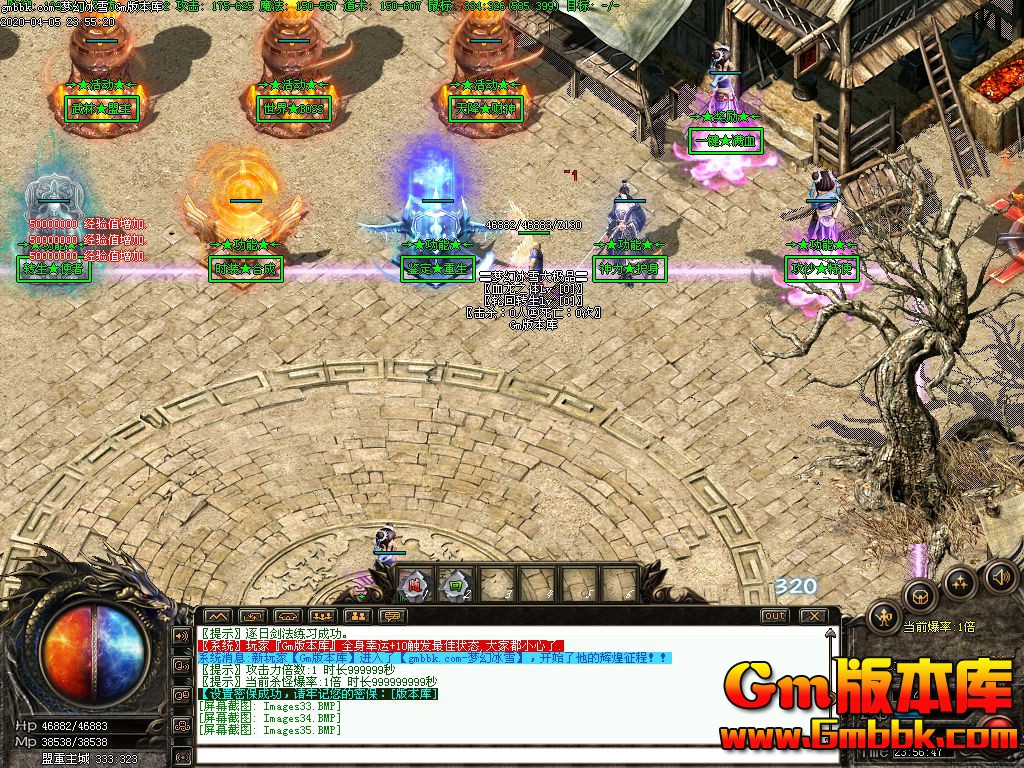Select the zigzag mountain chat button
1024x768 pixels.
tap(217, 616)
